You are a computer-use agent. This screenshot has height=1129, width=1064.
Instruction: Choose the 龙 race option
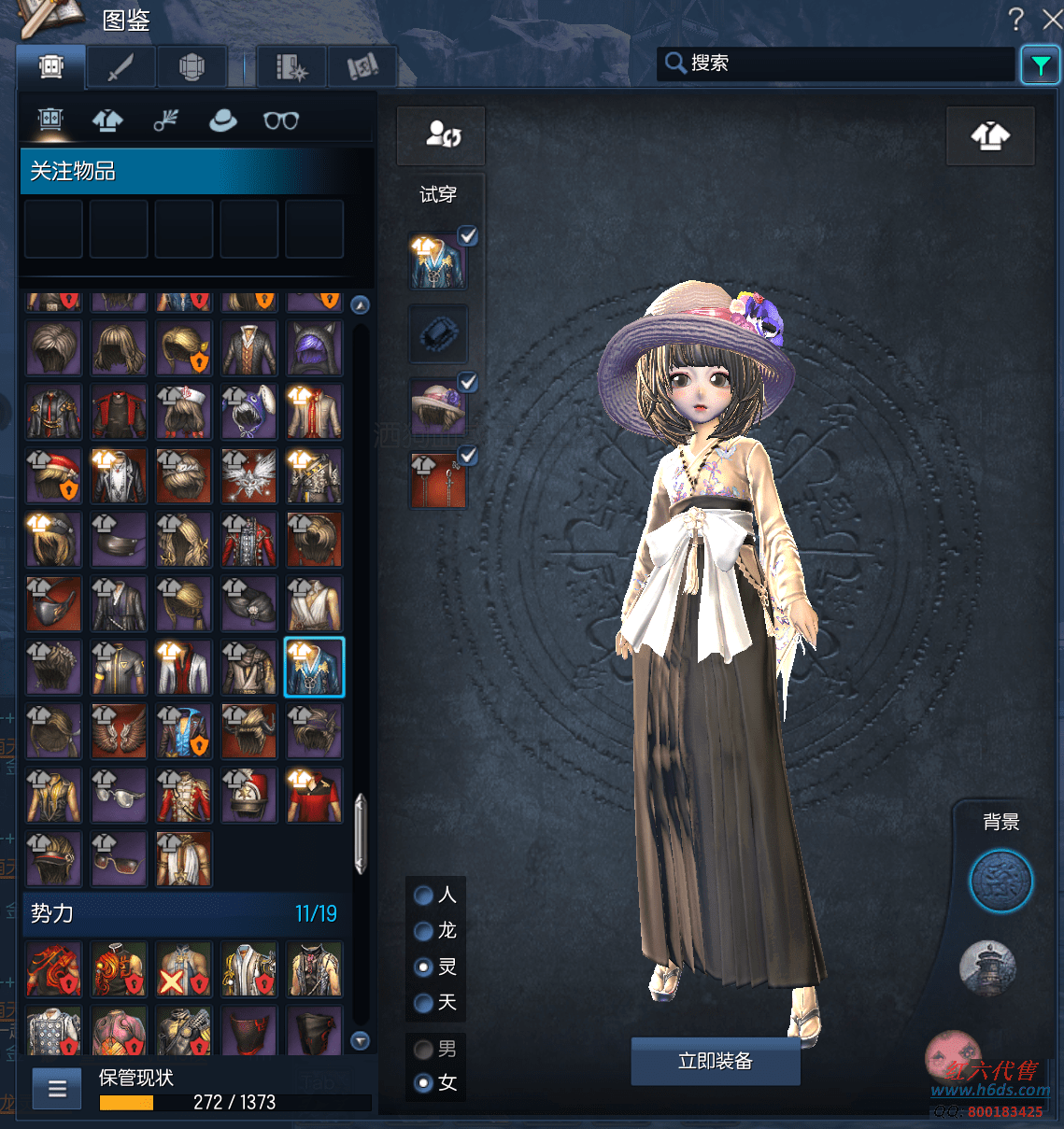(424, 931)
